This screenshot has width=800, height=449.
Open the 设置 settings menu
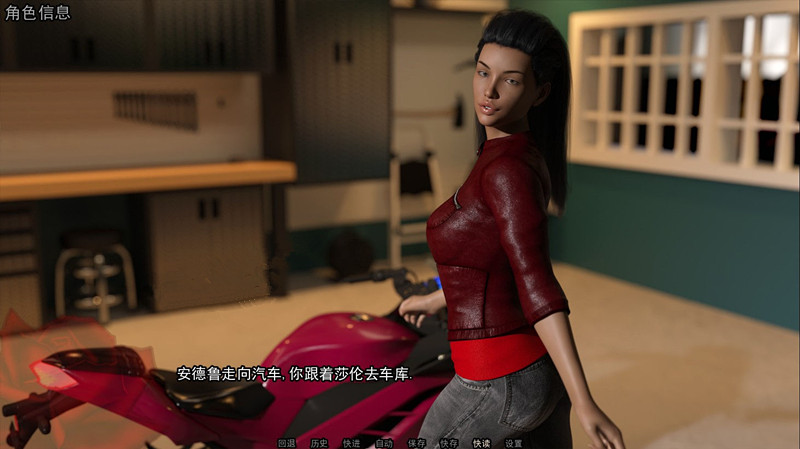point(513,443)
